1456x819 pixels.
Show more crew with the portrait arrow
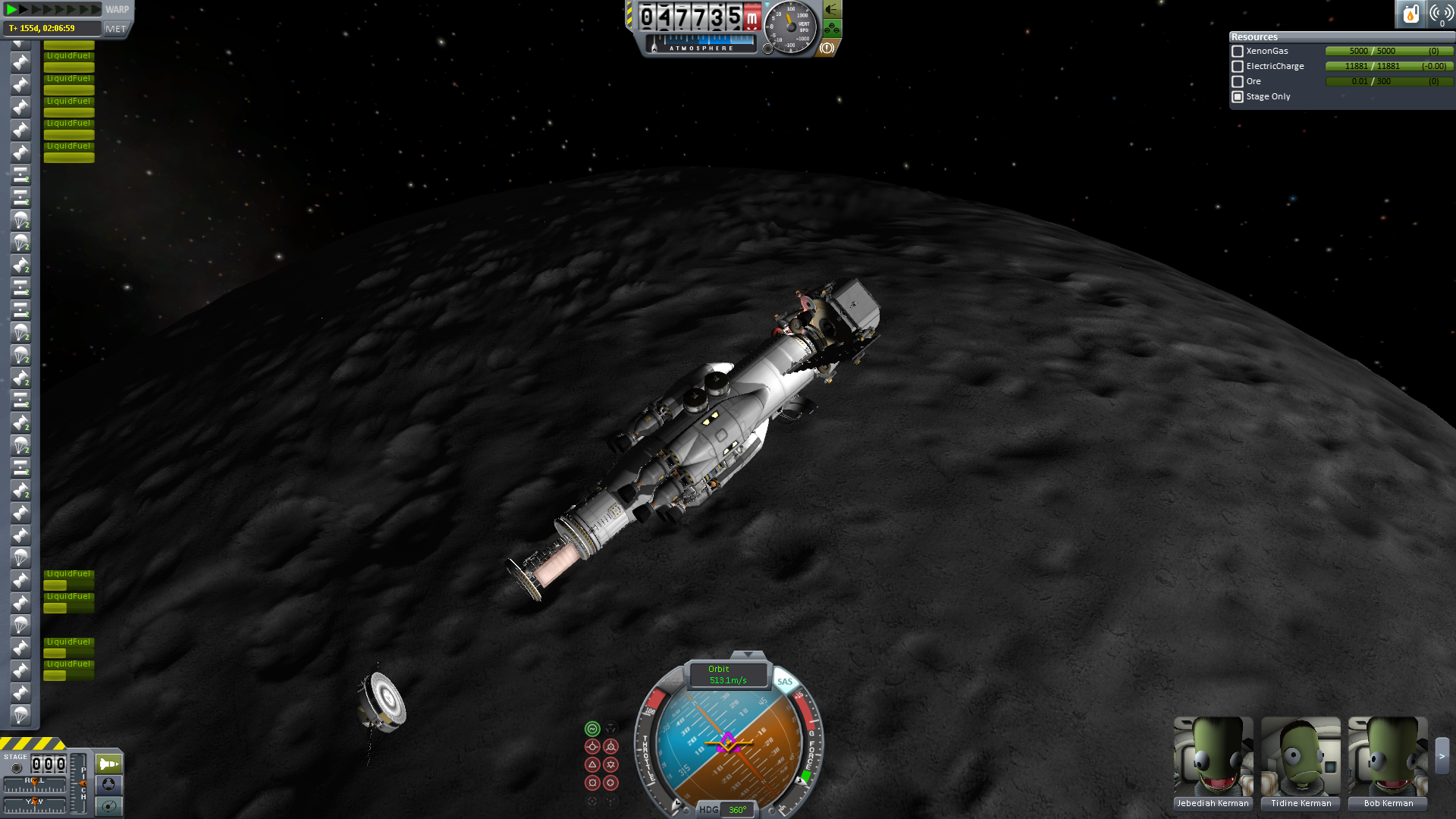pos(1442,755)
